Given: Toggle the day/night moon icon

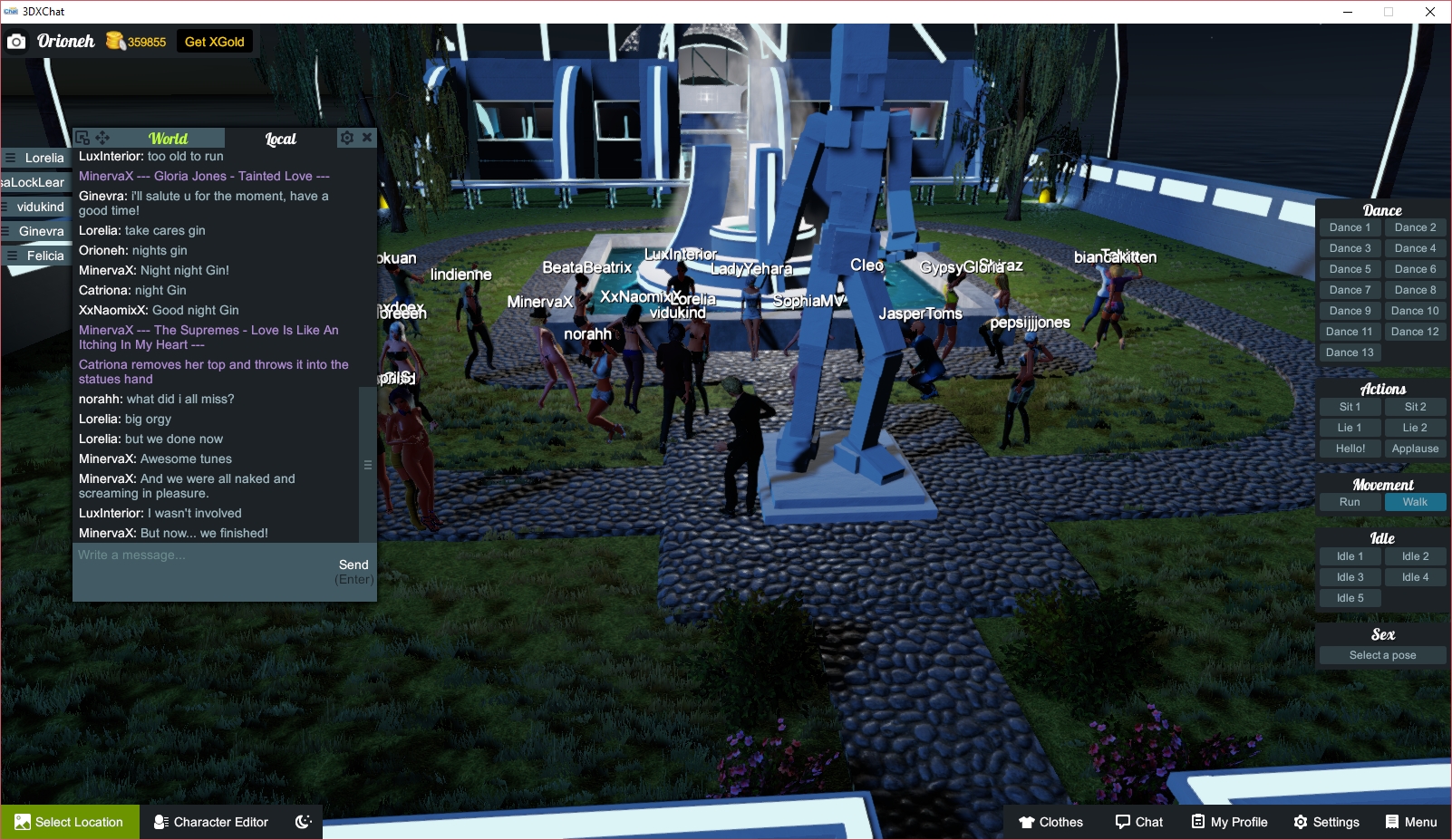Looking at the screenshot, I should tap(303, 821).
